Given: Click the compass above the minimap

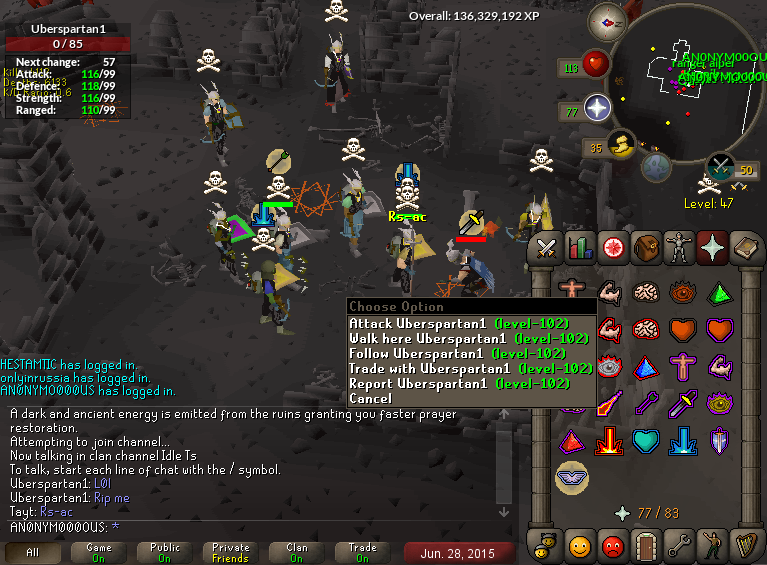Looking at the screenshot, I should pyautogui.click(x=605, y=19).
